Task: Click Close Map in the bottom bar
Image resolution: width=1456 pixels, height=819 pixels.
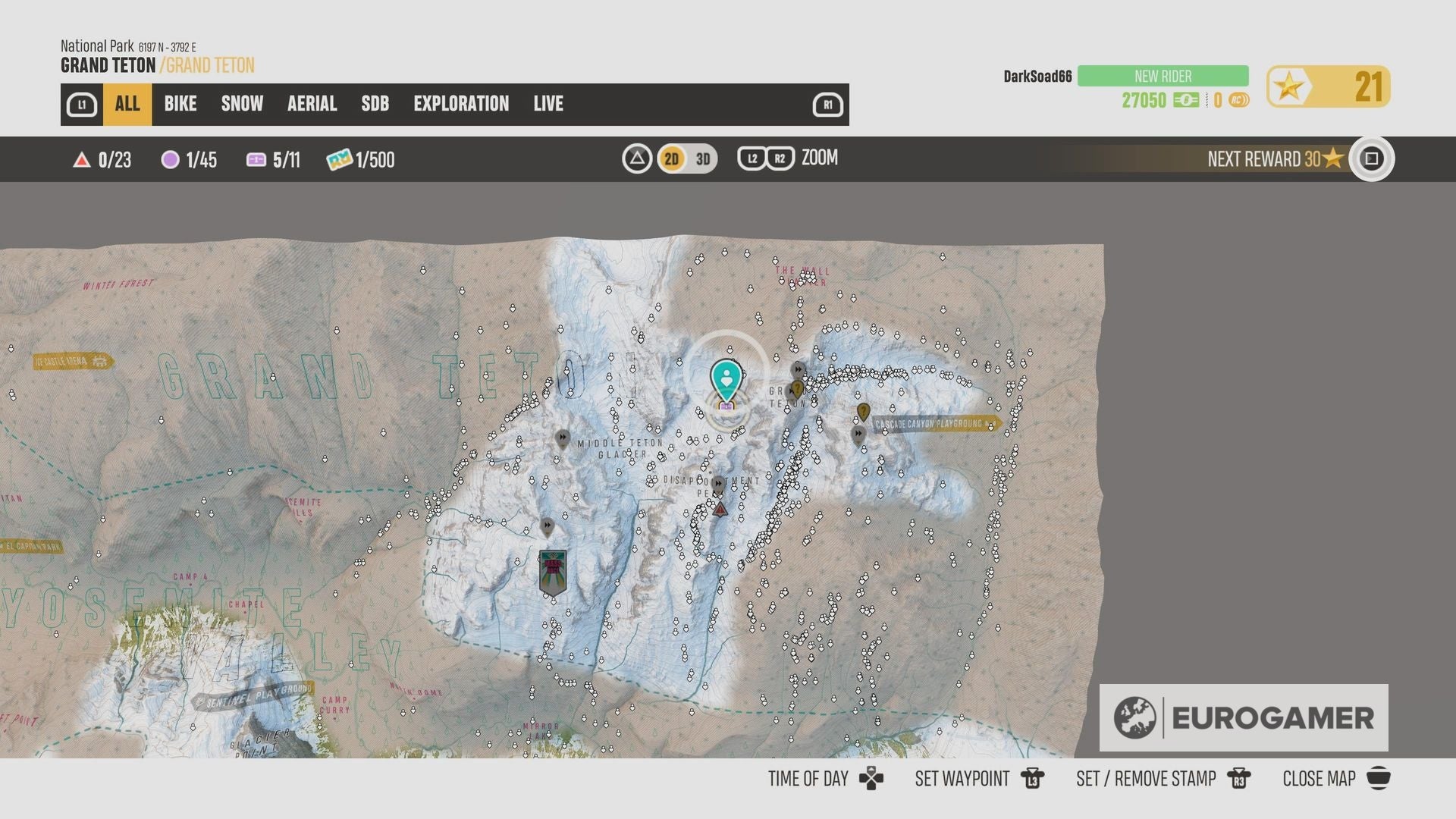Action: point(1319,779)
